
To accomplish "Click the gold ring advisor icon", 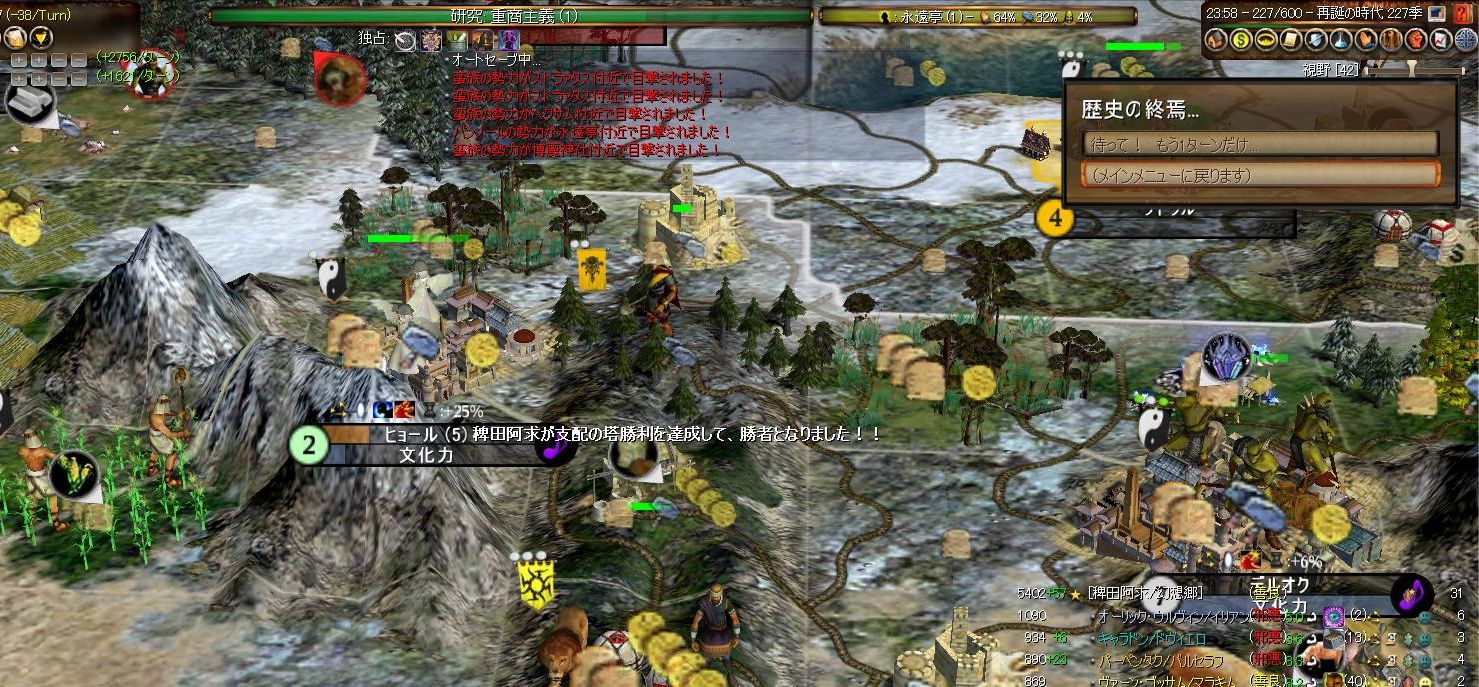I will (1267, 40).
